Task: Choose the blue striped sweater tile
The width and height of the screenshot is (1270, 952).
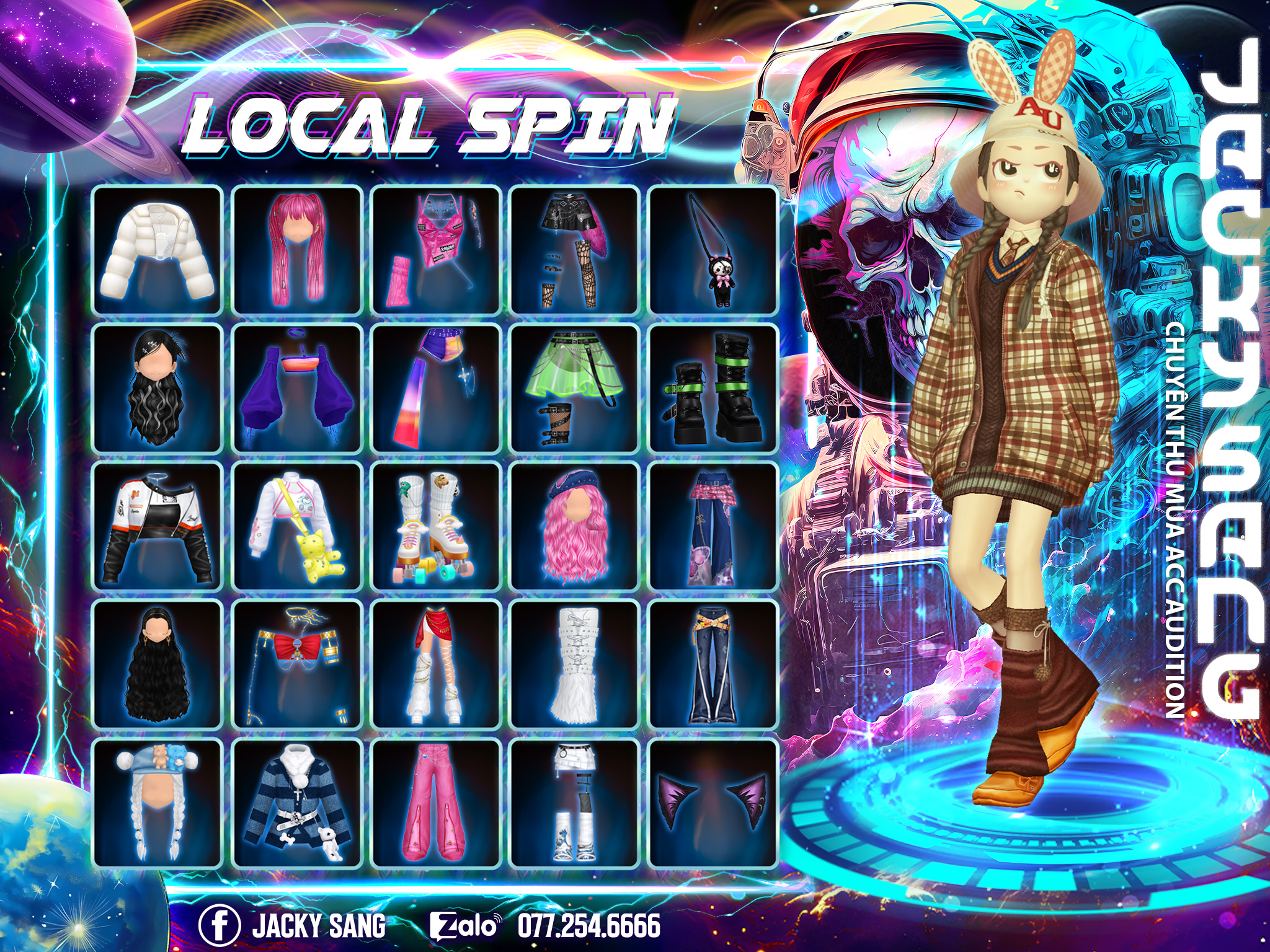Action: coord(296,803)
